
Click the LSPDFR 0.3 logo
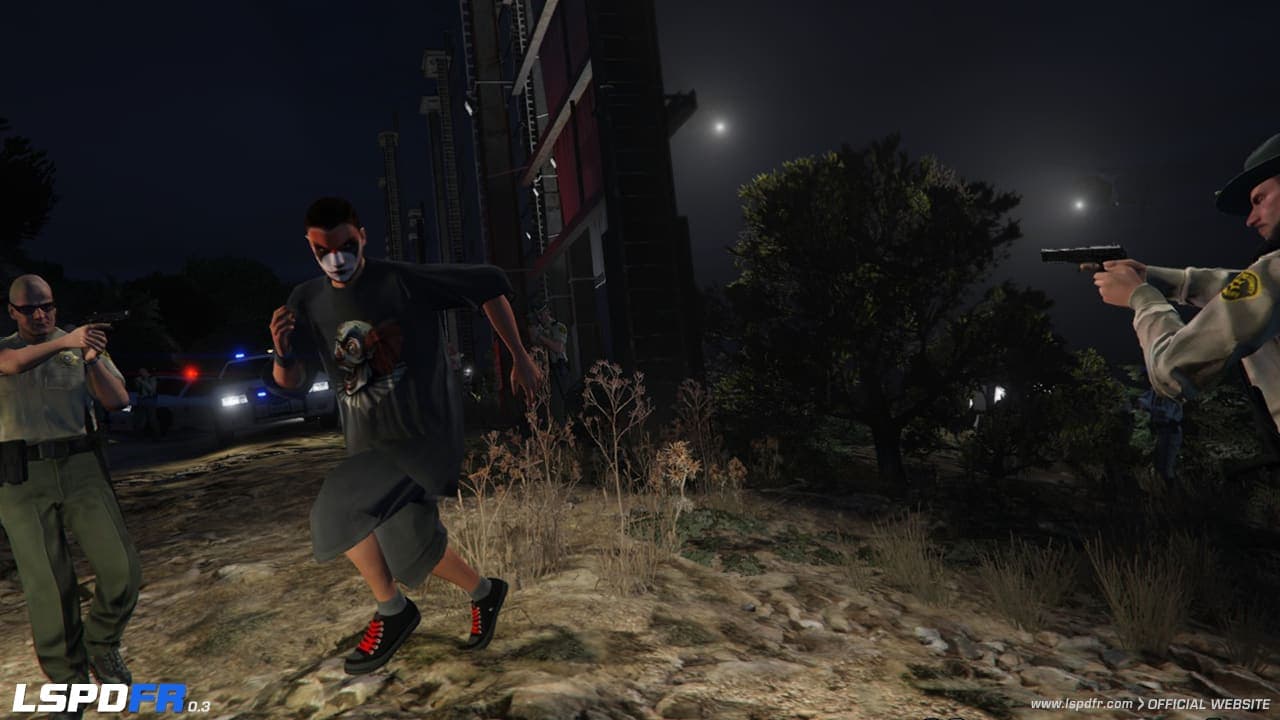point(110,698)
